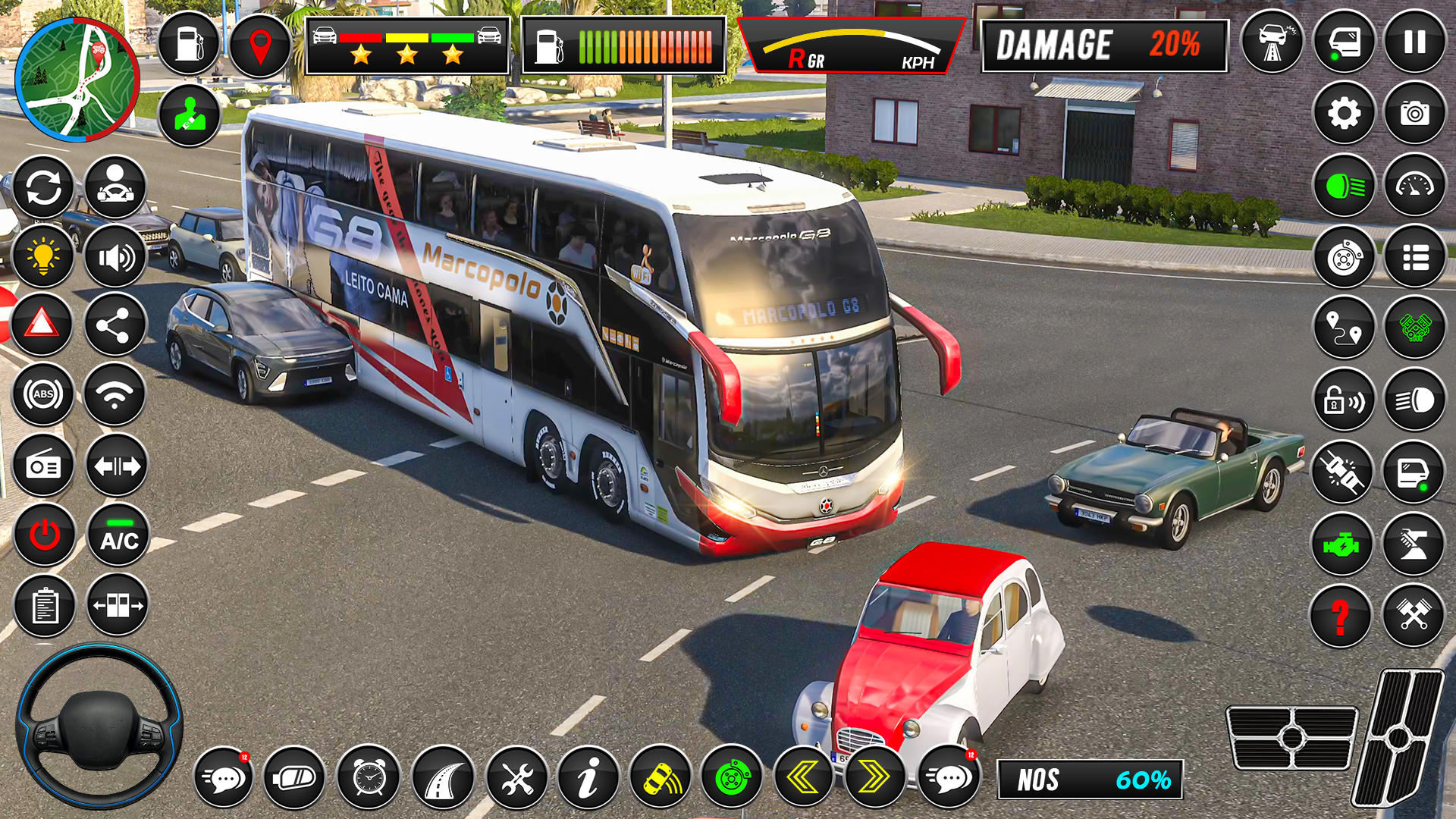
Task: Open the alarm clock icon
Action: (x=369, y=777)
